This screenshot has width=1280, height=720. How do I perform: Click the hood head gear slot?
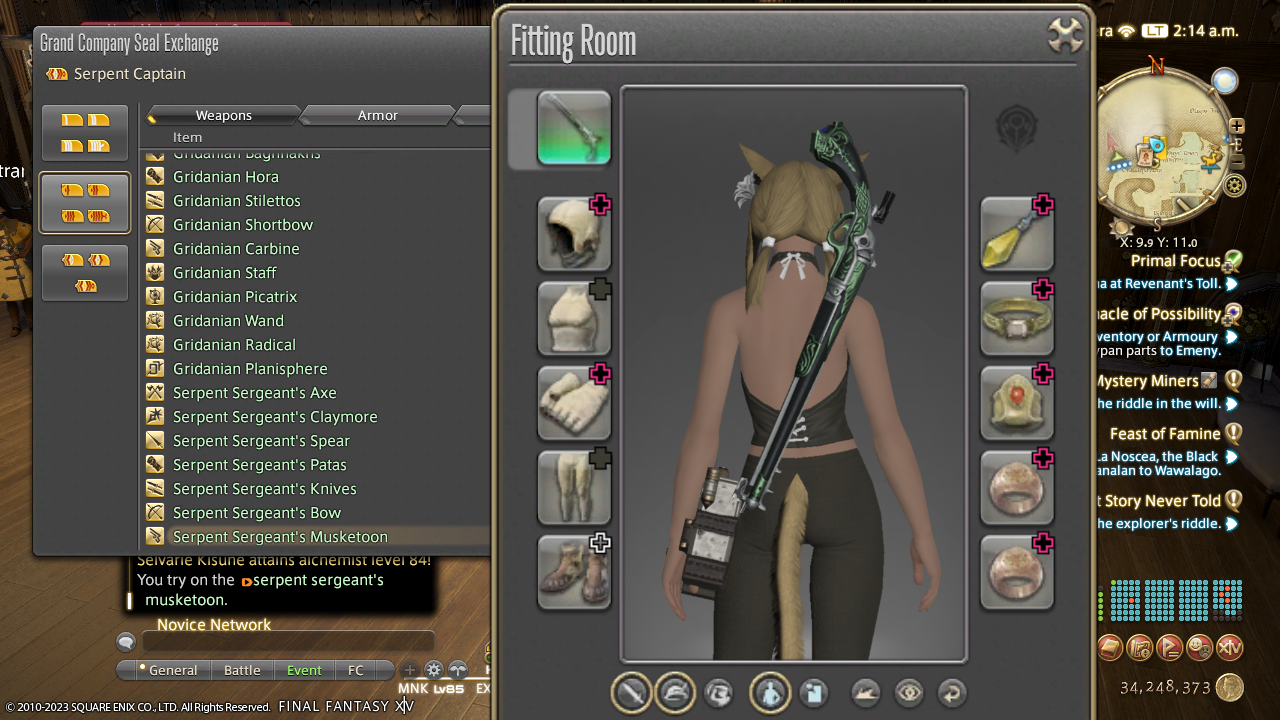(574, 234)
